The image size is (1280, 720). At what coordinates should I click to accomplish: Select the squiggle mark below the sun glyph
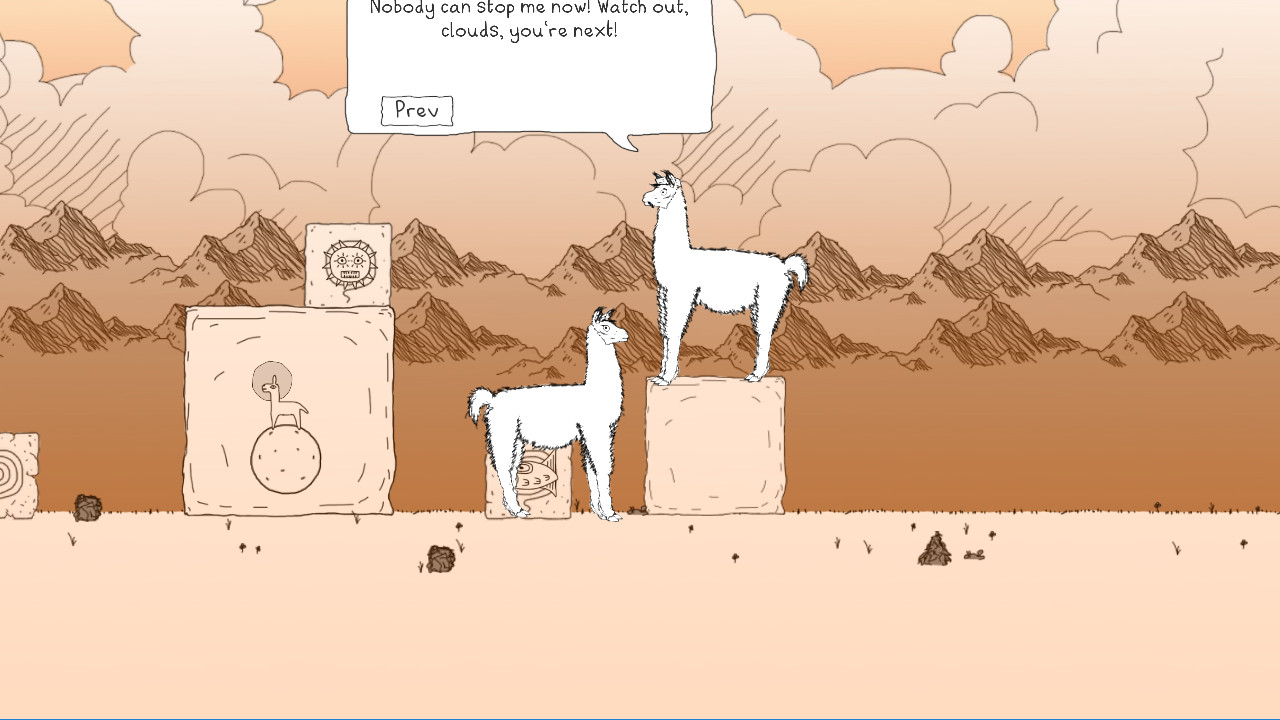coord(347,295)
